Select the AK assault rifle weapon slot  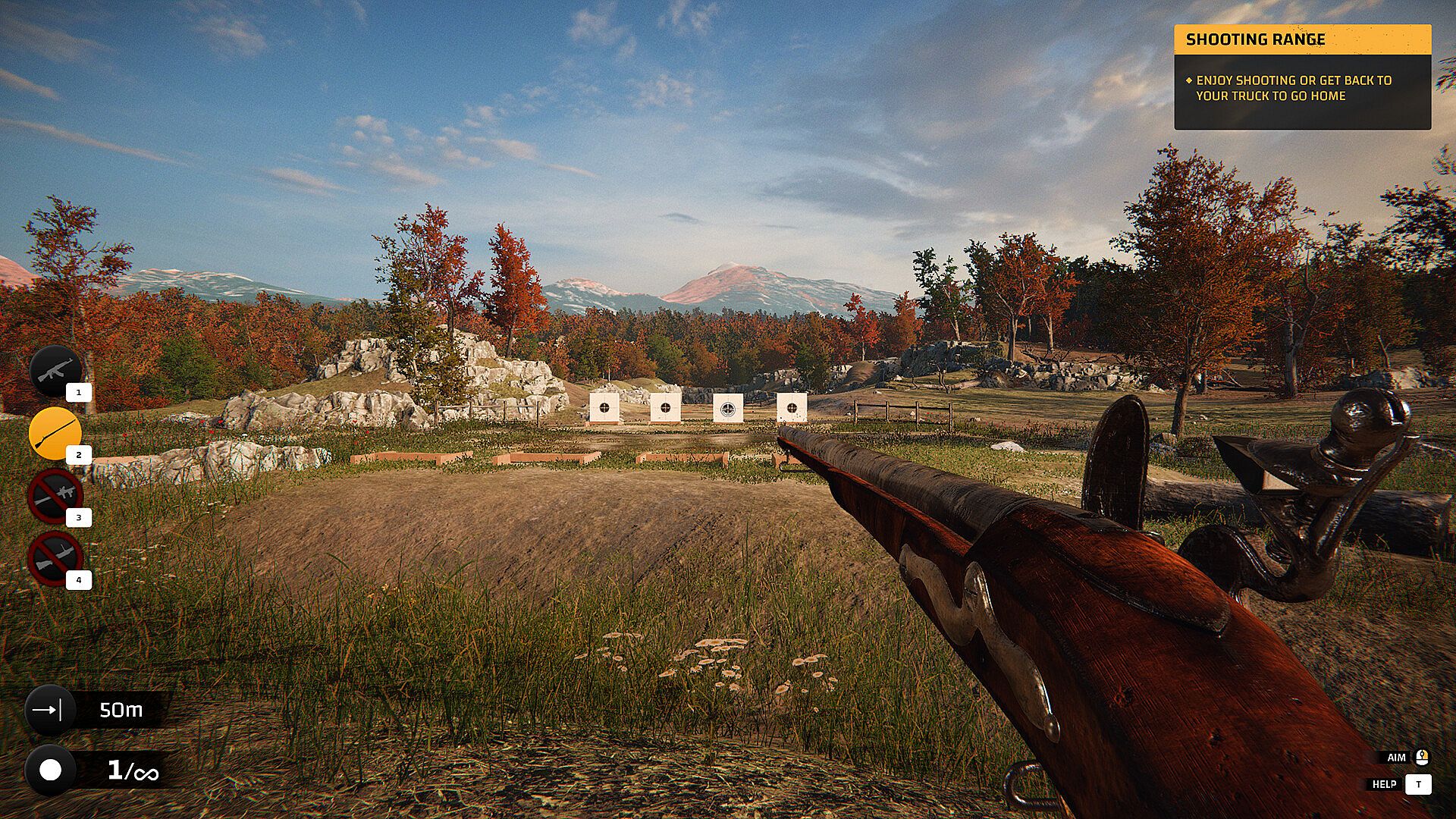pyautogui.click(x=55, y=371)
